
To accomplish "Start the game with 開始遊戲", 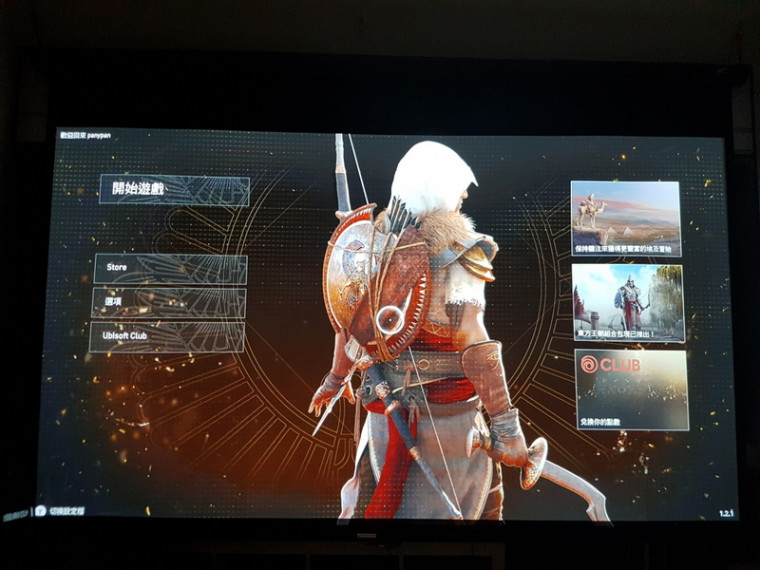I will pos(174,190).
